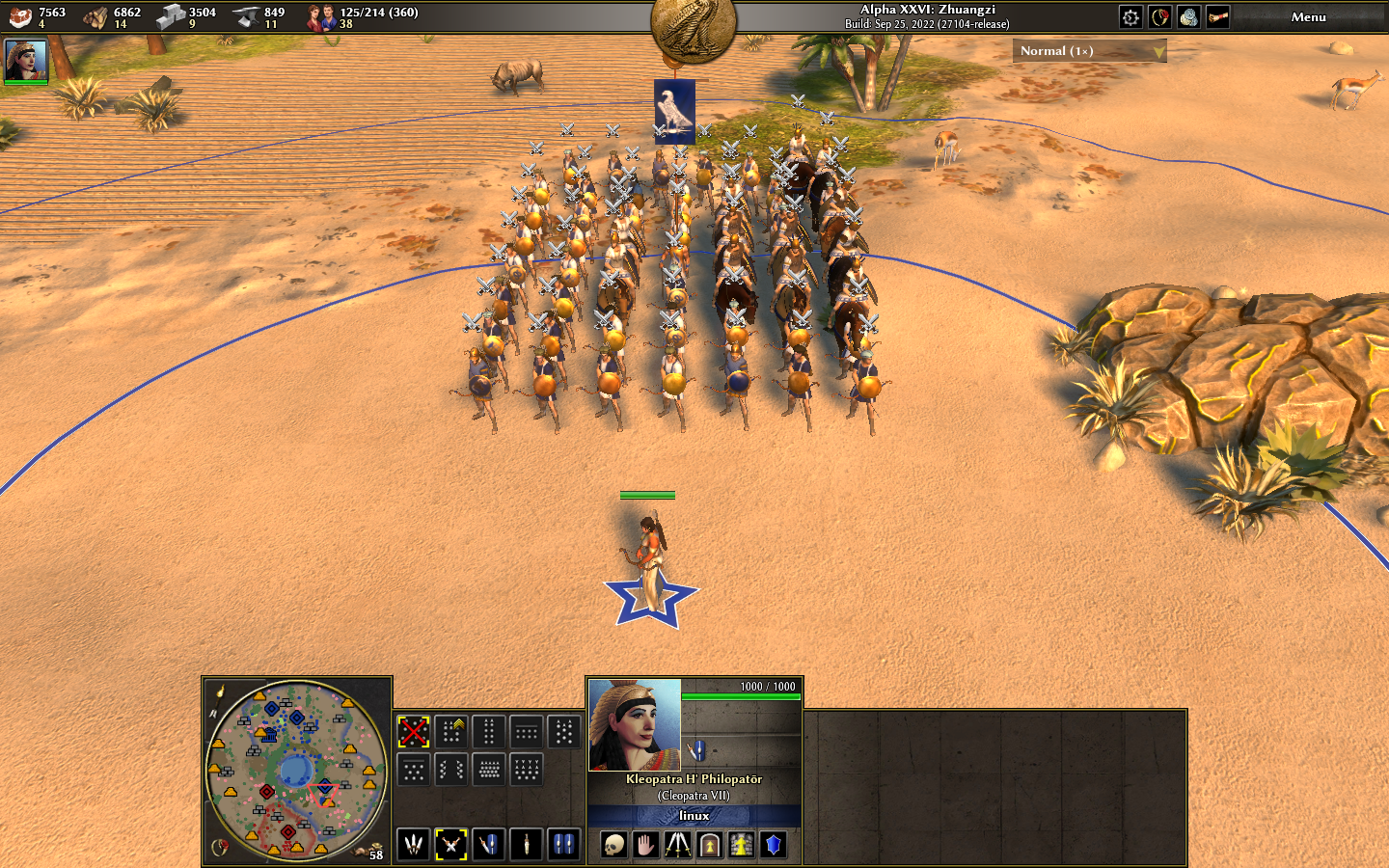Click the skull kill-unit command button
The image size is (1389, 868).
(613, 846)
